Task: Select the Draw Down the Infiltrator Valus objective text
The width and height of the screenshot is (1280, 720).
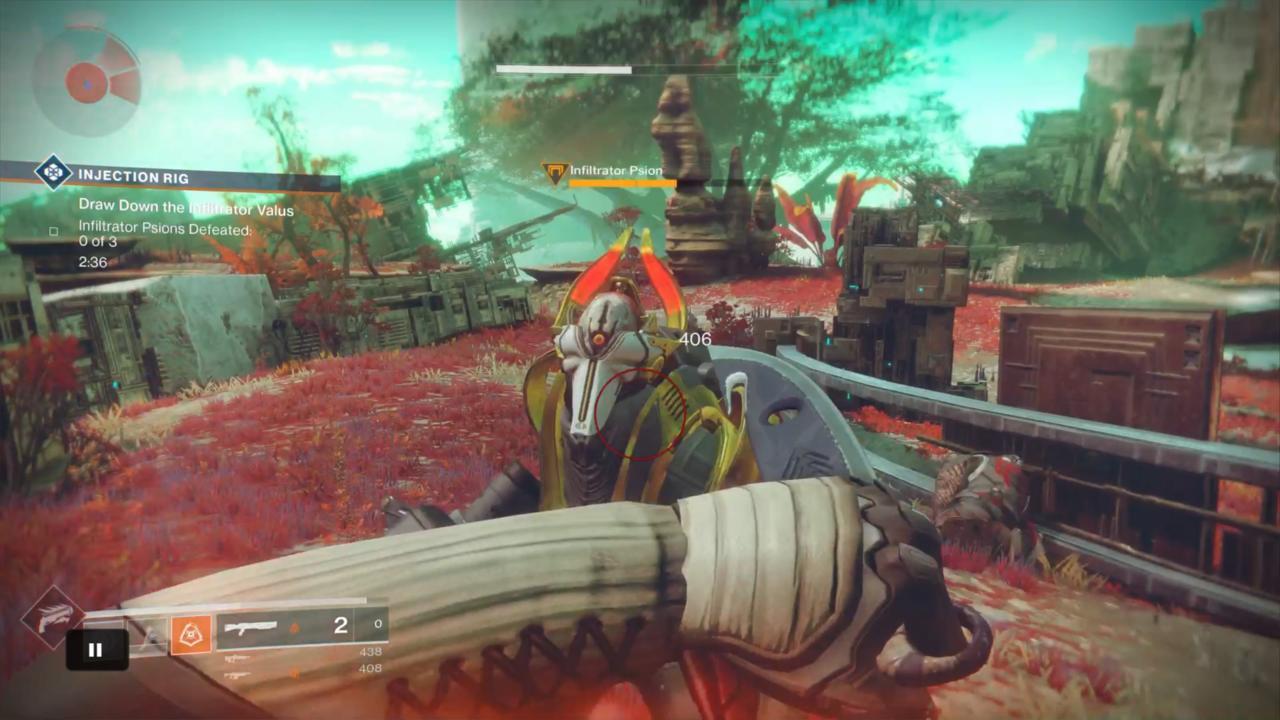Action: click(x=186, y=208)
